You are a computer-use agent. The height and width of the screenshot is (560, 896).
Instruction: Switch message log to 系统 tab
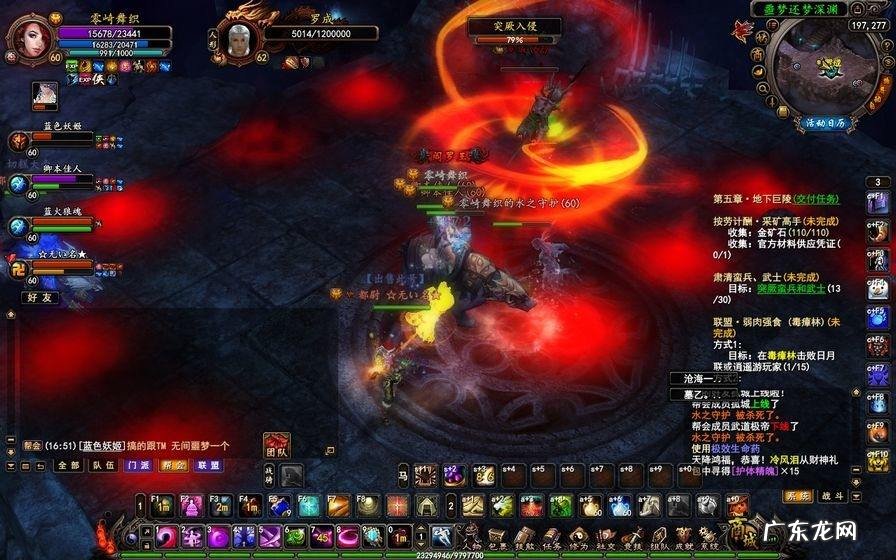(x=798, y=496)
